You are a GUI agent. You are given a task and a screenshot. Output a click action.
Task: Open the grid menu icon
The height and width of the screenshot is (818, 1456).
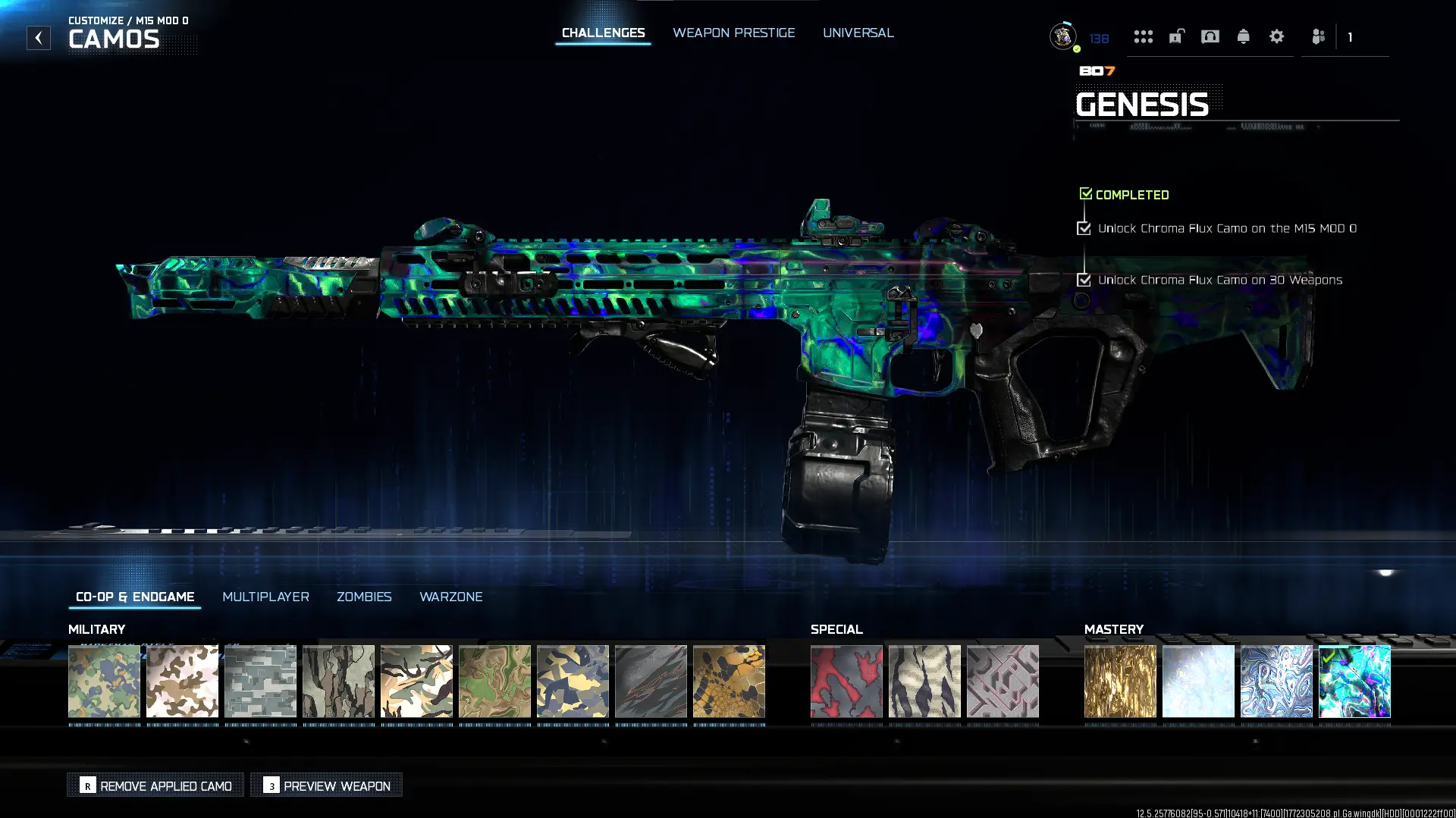coord(1143,36)
